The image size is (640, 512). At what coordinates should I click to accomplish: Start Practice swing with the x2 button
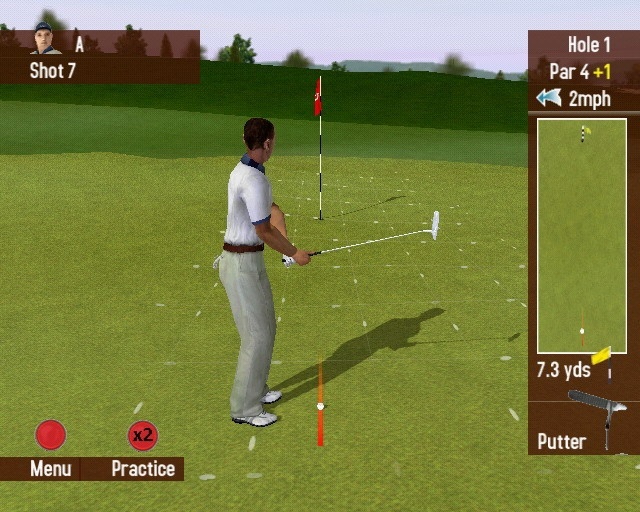(x=143, y=436)
